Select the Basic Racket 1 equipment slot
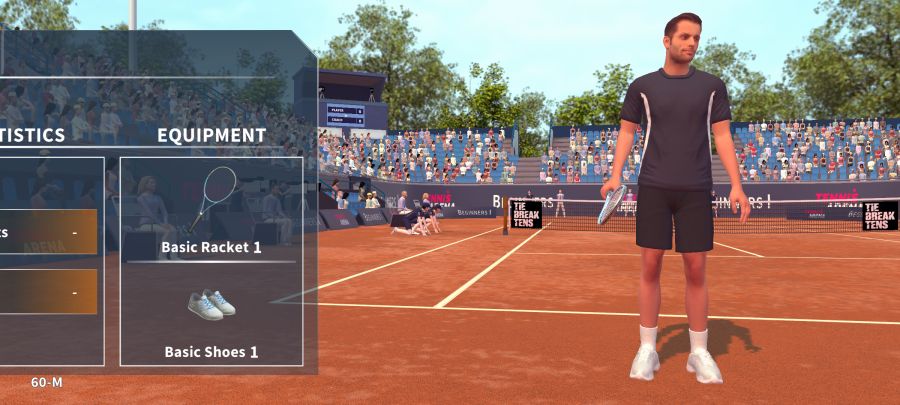Screen dimensions: 900x405 (x=211, y=209)
